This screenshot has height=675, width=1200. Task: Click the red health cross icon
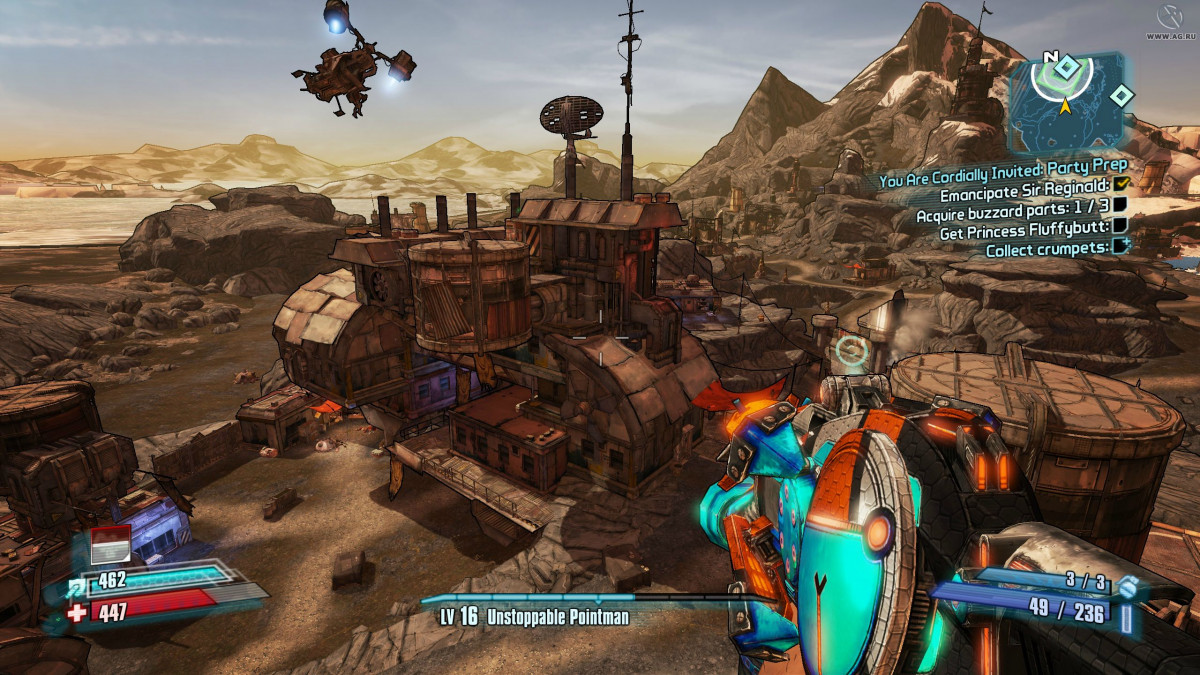click(x=79, y=612)
